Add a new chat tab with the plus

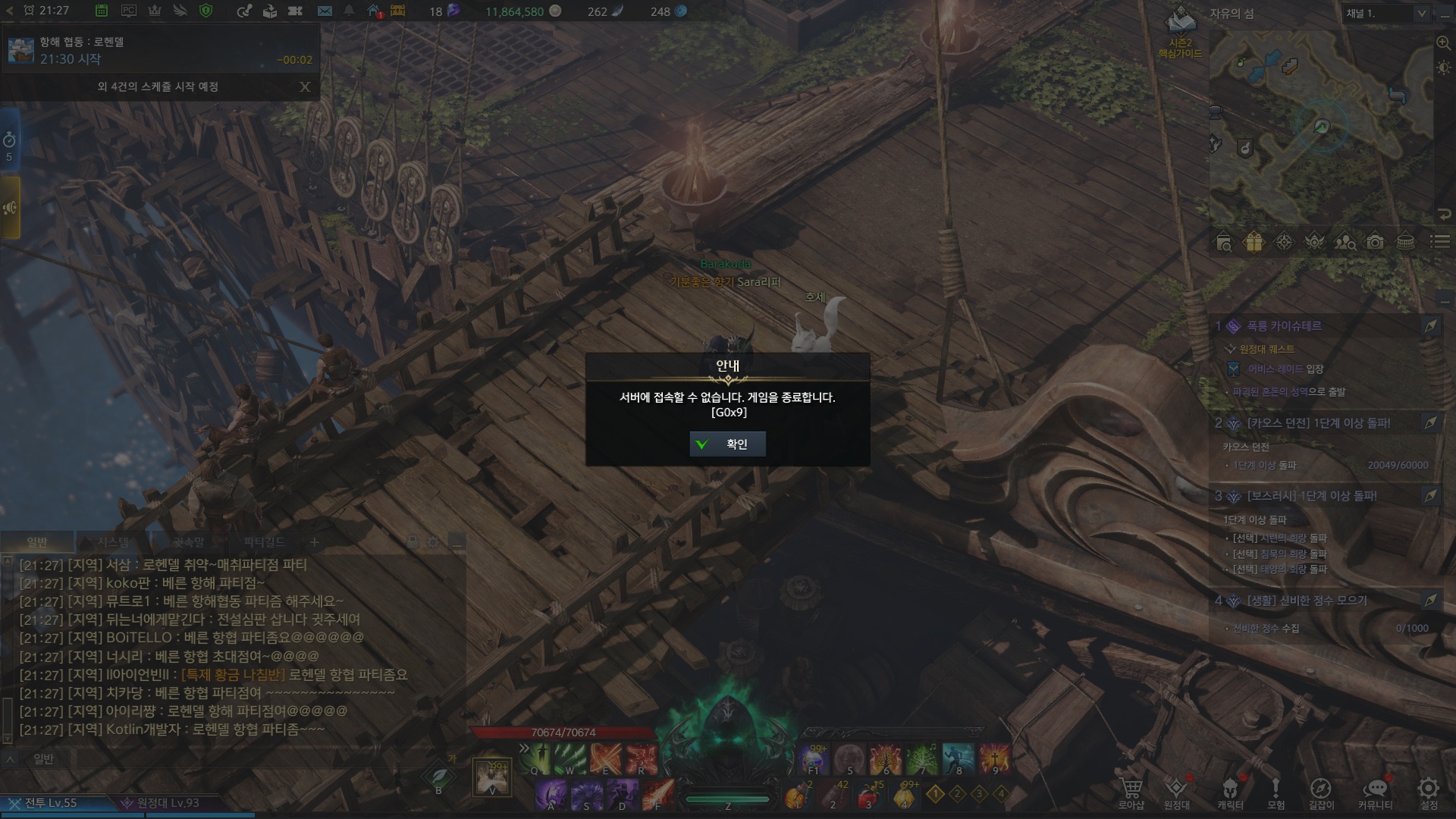(x=315, y=542)
